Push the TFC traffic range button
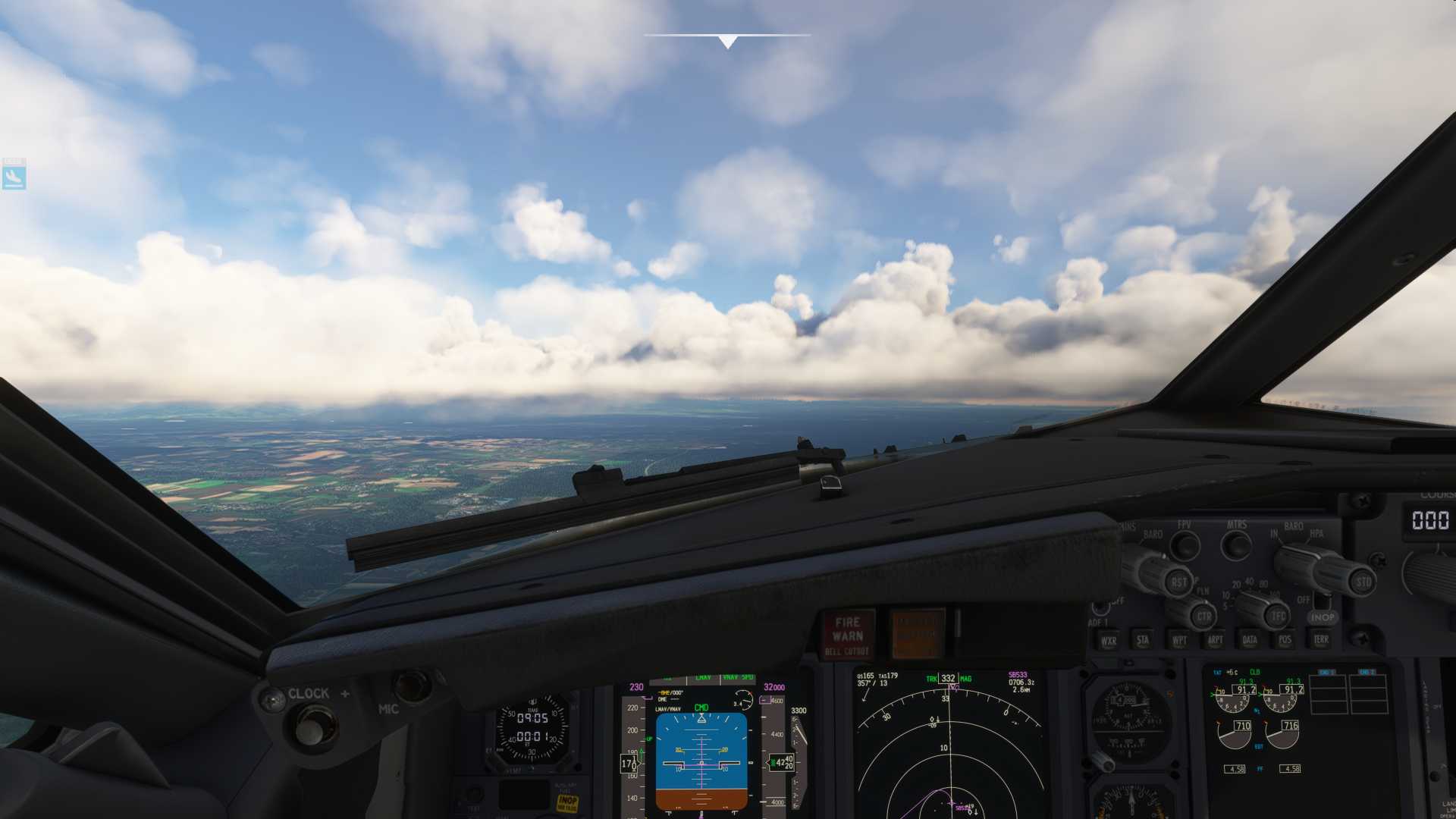1456x819 pixels. [x=1279, y=616]
